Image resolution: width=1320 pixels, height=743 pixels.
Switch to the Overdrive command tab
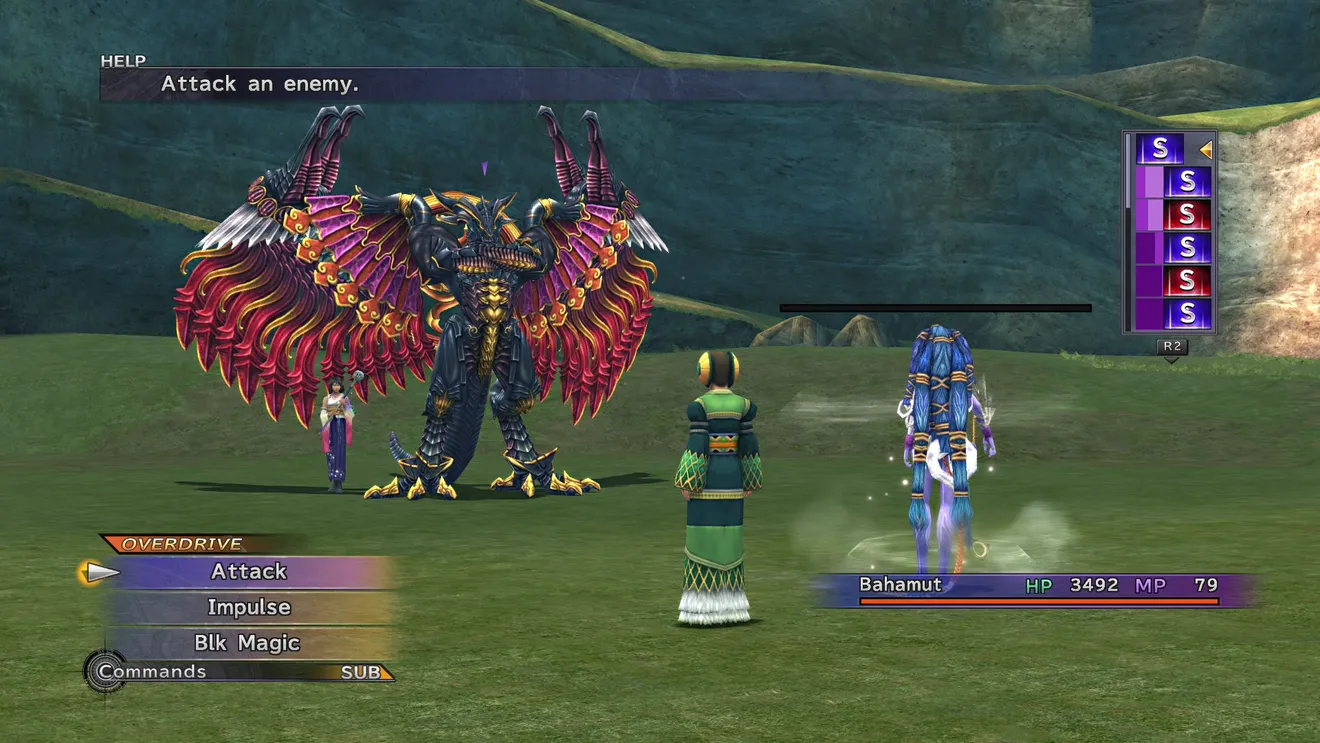pyautogui.click(x=182, y=544)
